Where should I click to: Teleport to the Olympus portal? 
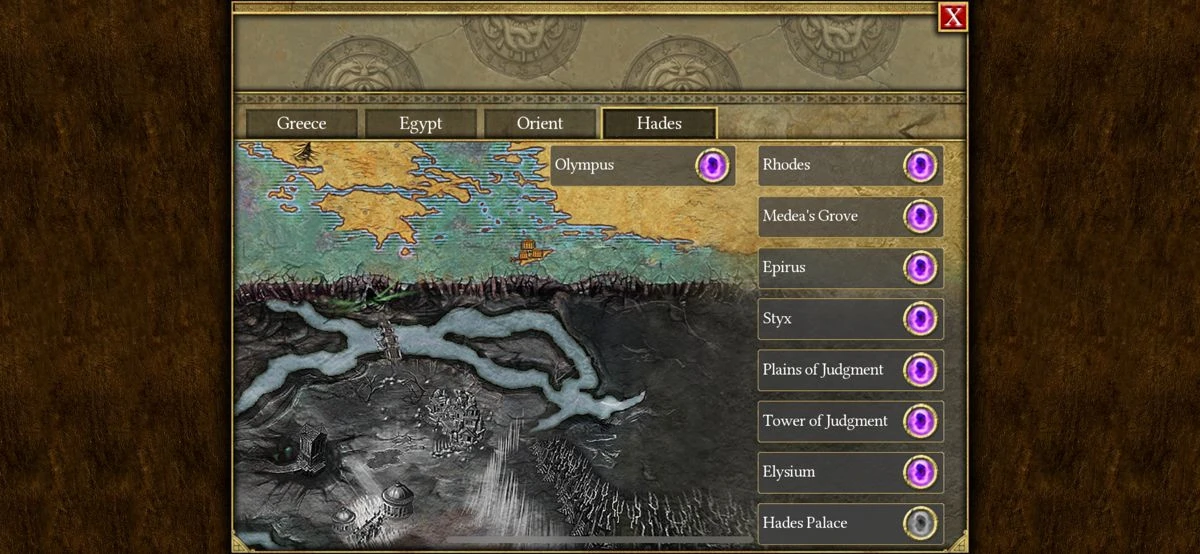[x=642, y=165]
